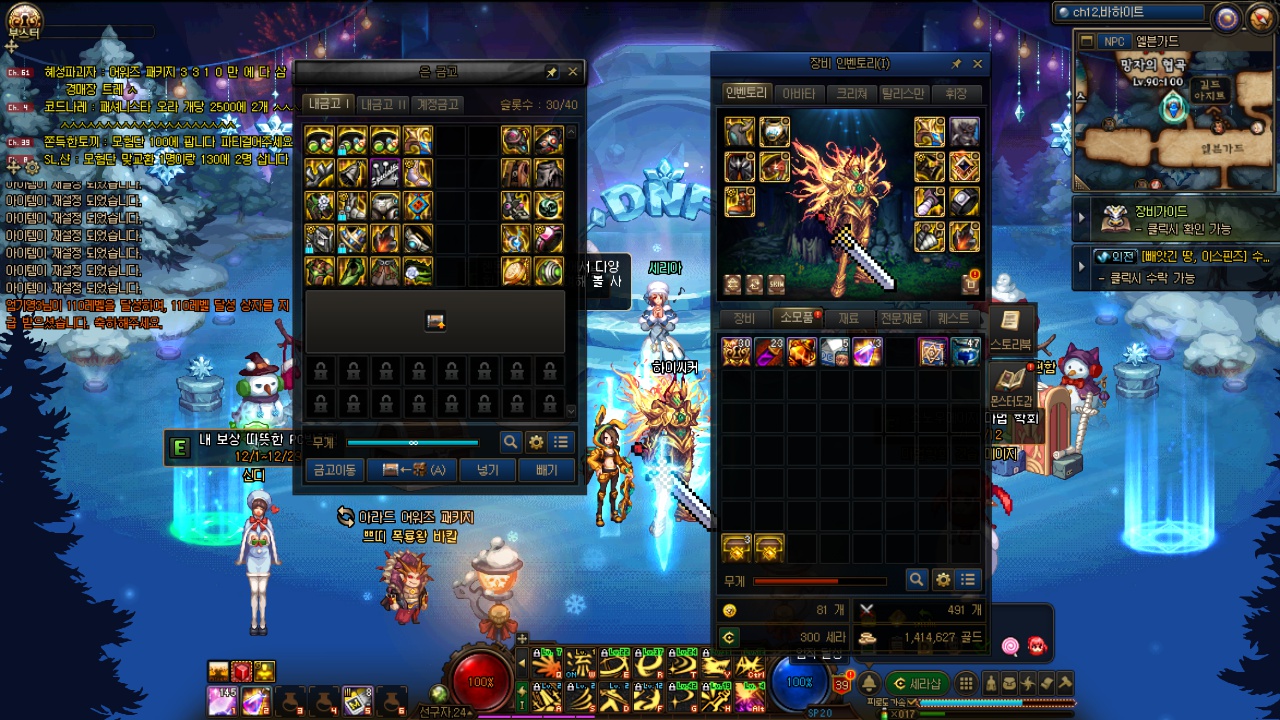Viewport: 1280px width, 720px height.
Task: Click the 넣기 deposit button
Action: pyautogui.click(x=488, y=470)
